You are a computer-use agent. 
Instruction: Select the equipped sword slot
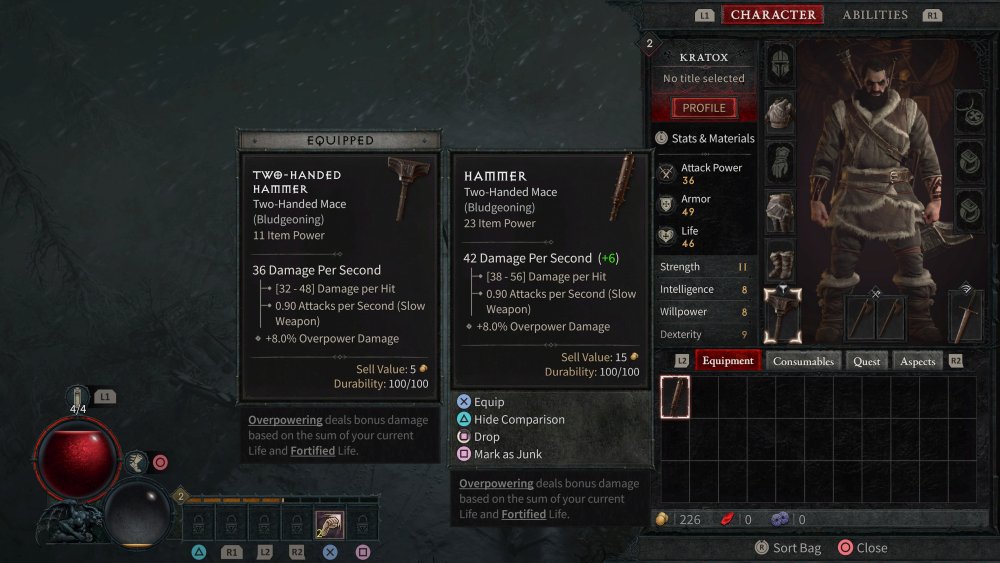tap(968, 316)
